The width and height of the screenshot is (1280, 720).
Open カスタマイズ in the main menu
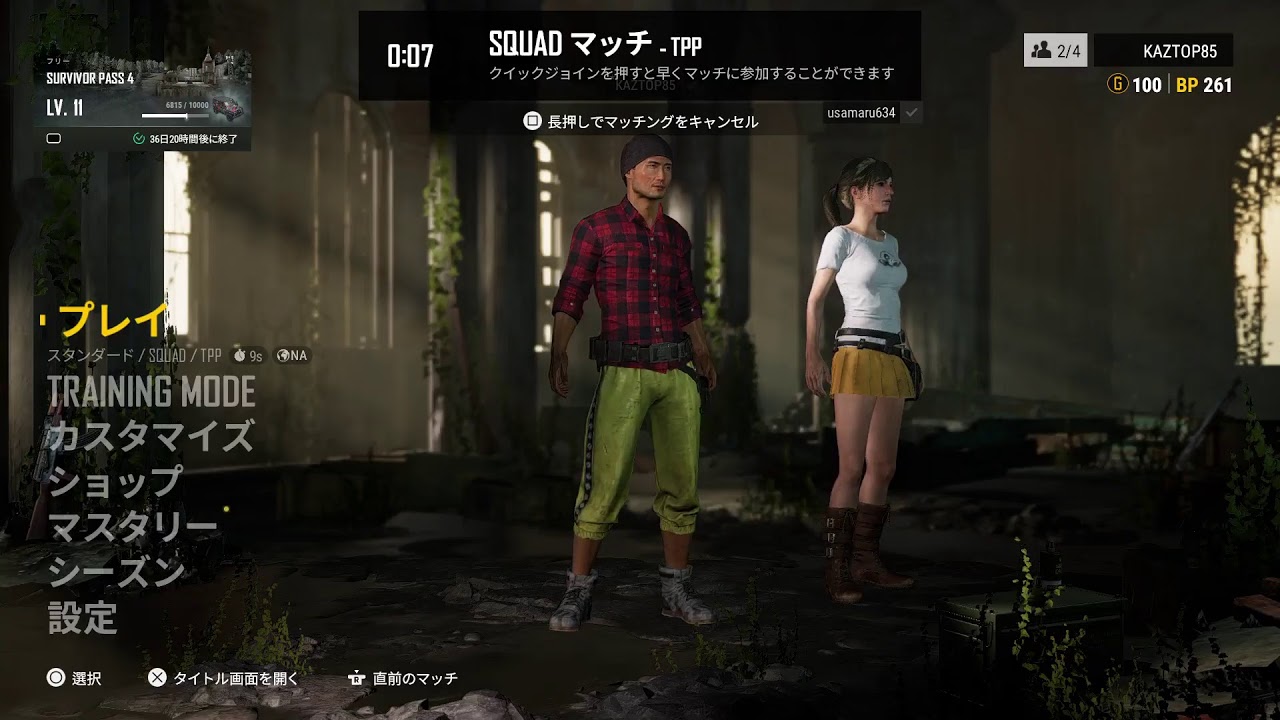coord(150,435)
